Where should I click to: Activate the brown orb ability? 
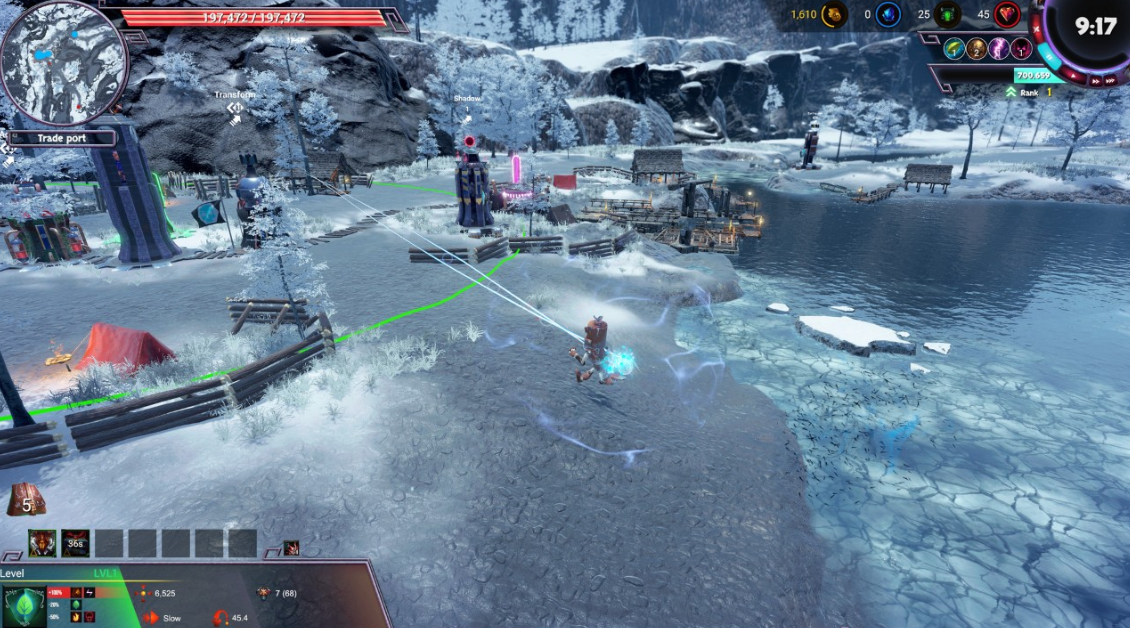(976, 49)
